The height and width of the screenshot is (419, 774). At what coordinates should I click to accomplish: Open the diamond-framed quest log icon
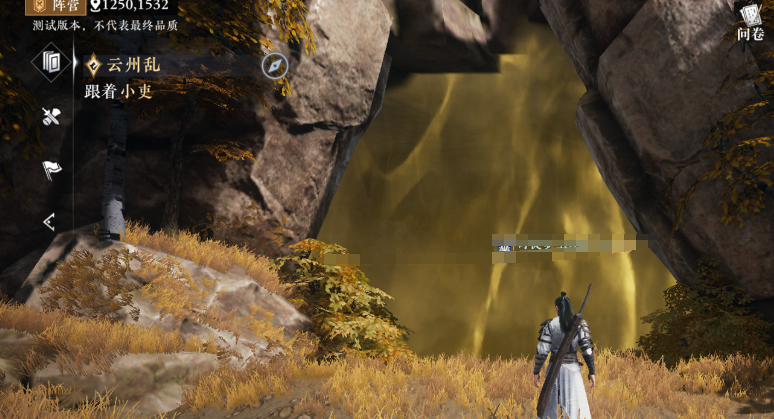click(x=51, y=62)
